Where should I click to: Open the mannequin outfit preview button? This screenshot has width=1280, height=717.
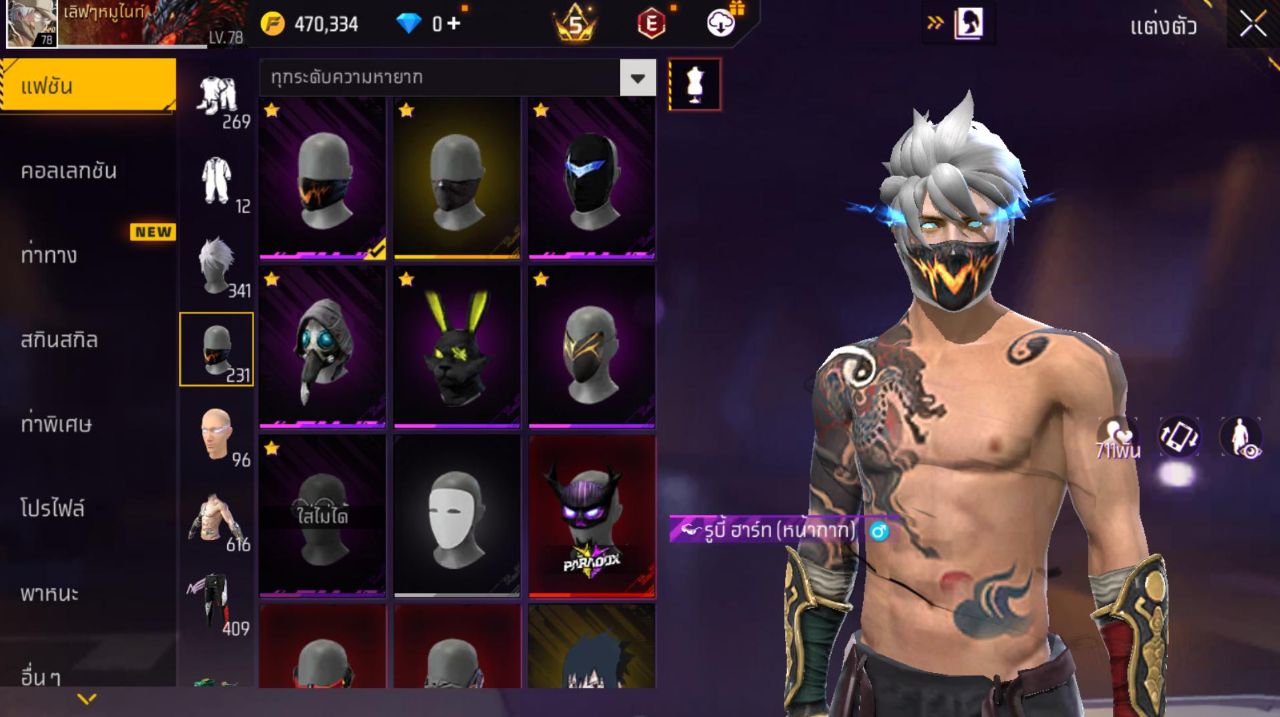click(x=695, y=84)
